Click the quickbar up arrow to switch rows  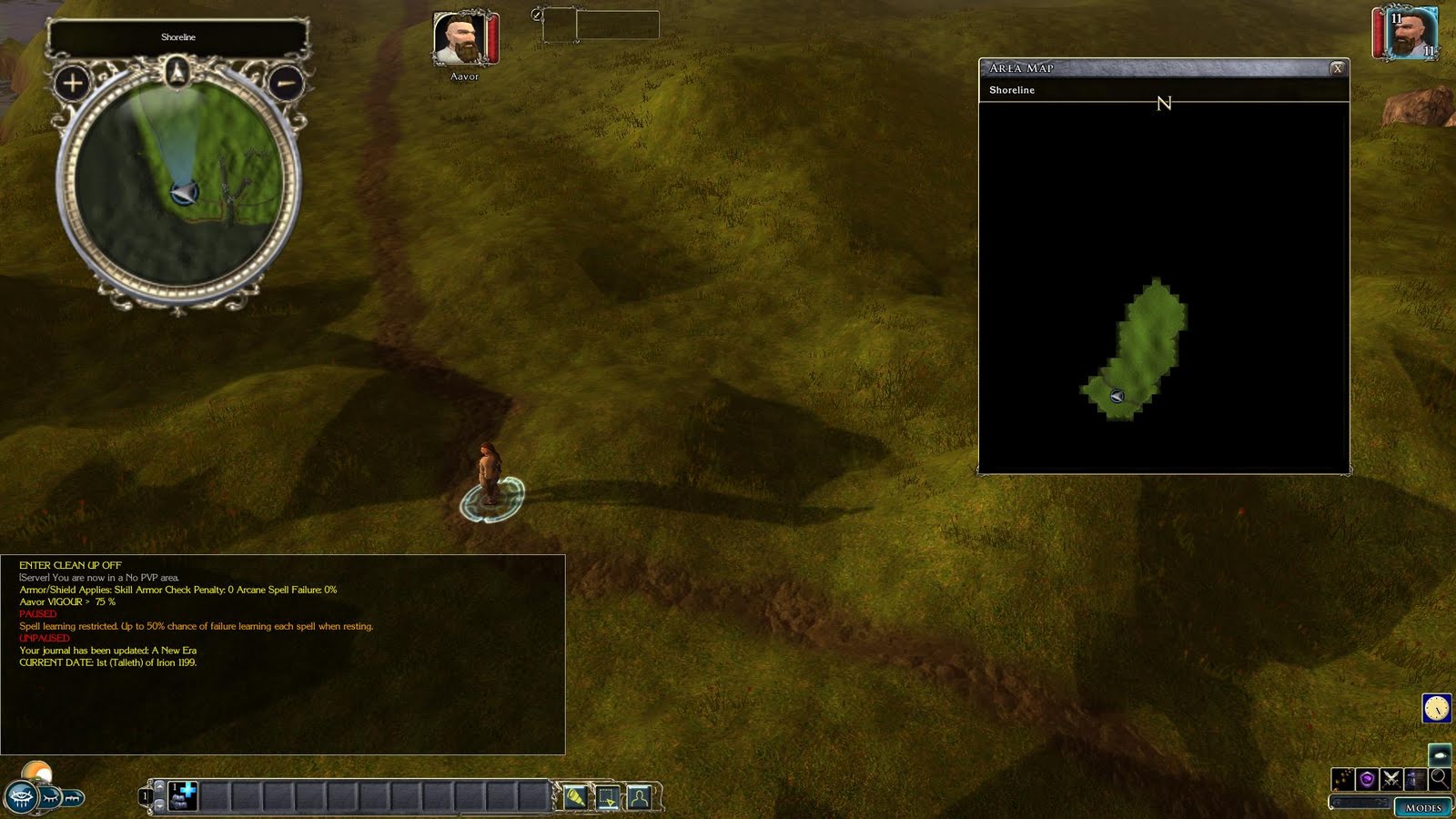point(160,786)
